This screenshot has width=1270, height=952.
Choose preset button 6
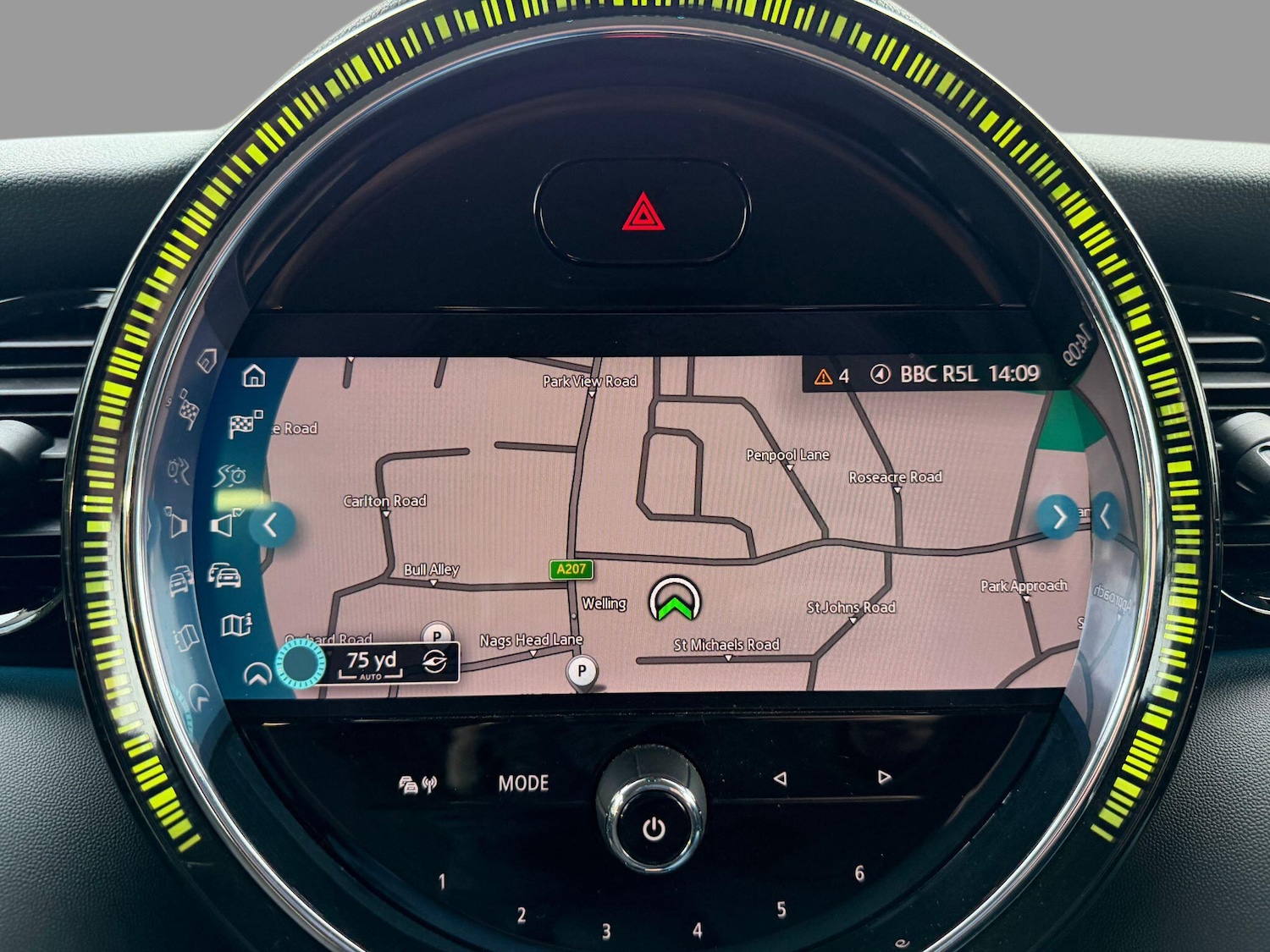pyautogui.click(x=859, y=873)
